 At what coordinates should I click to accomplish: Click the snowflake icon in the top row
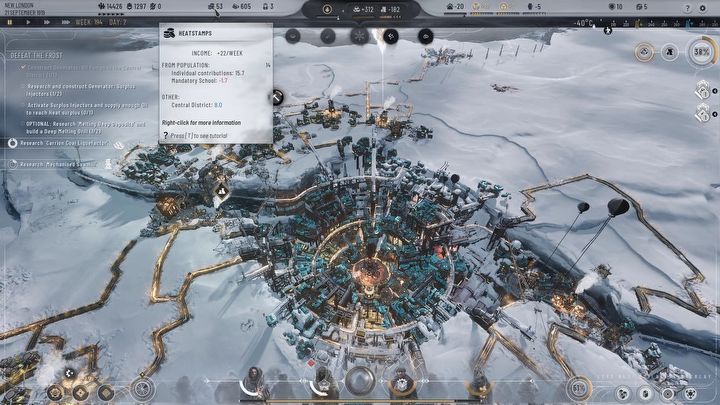[x=357, y=35]
